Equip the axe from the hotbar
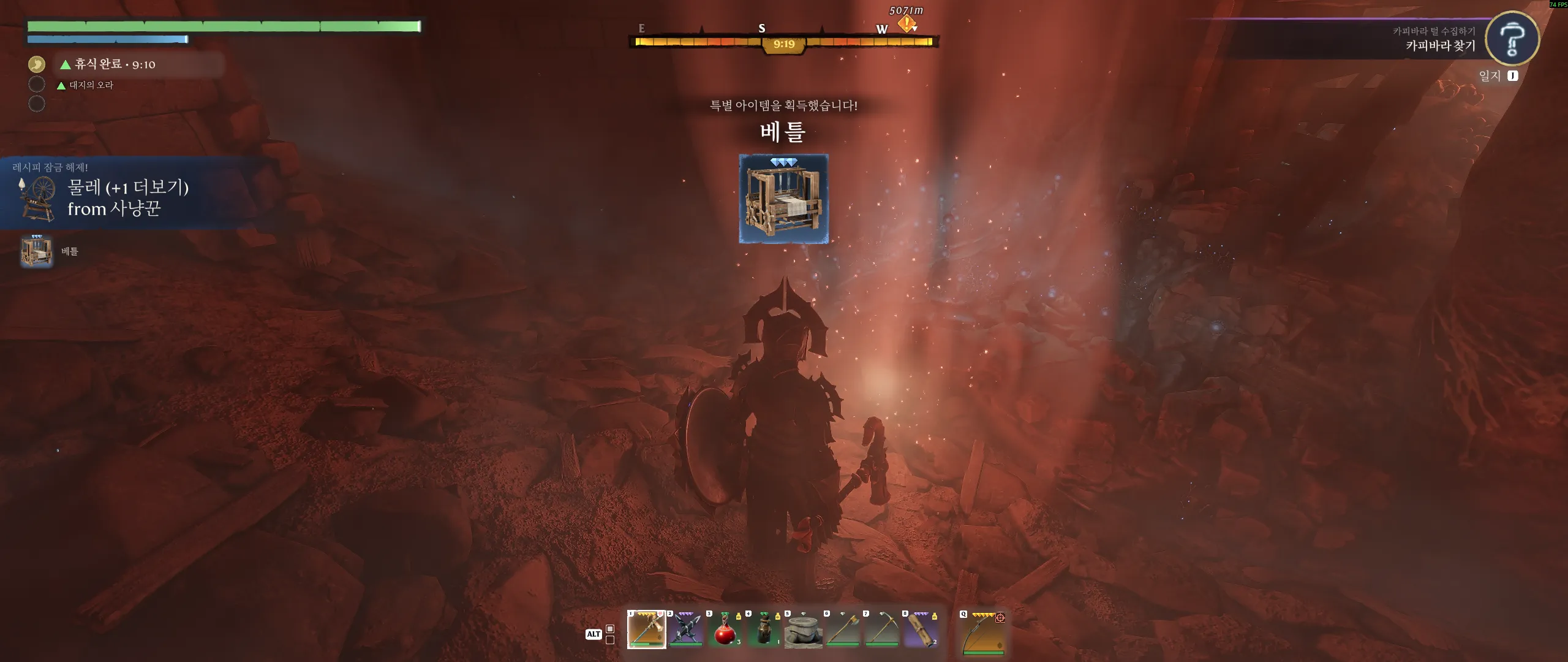The height and width of the screenshot is (662, 1568). pyautogui.click(x=842, y=629)
